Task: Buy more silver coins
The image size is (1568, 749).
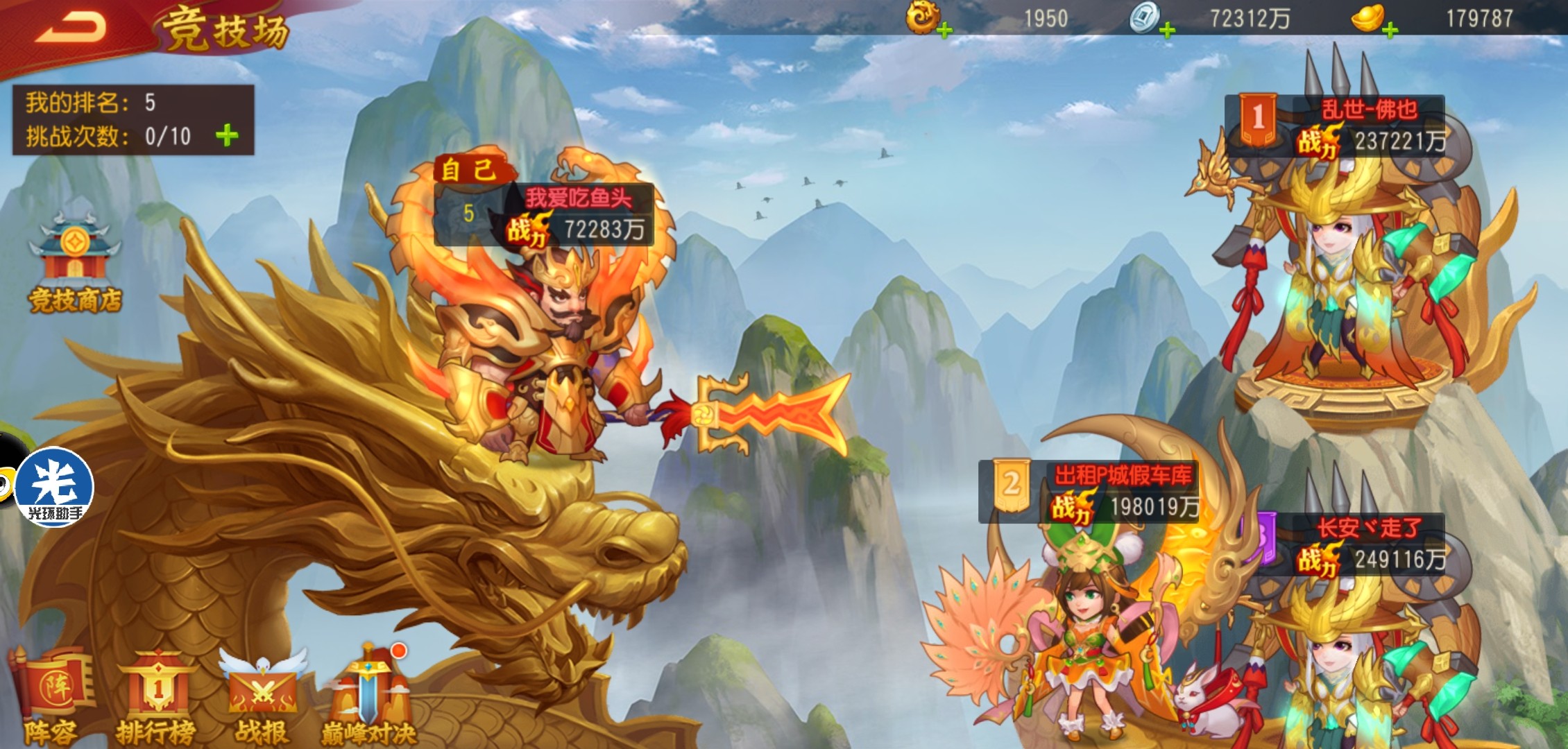Action: [x=1167, y=31]
